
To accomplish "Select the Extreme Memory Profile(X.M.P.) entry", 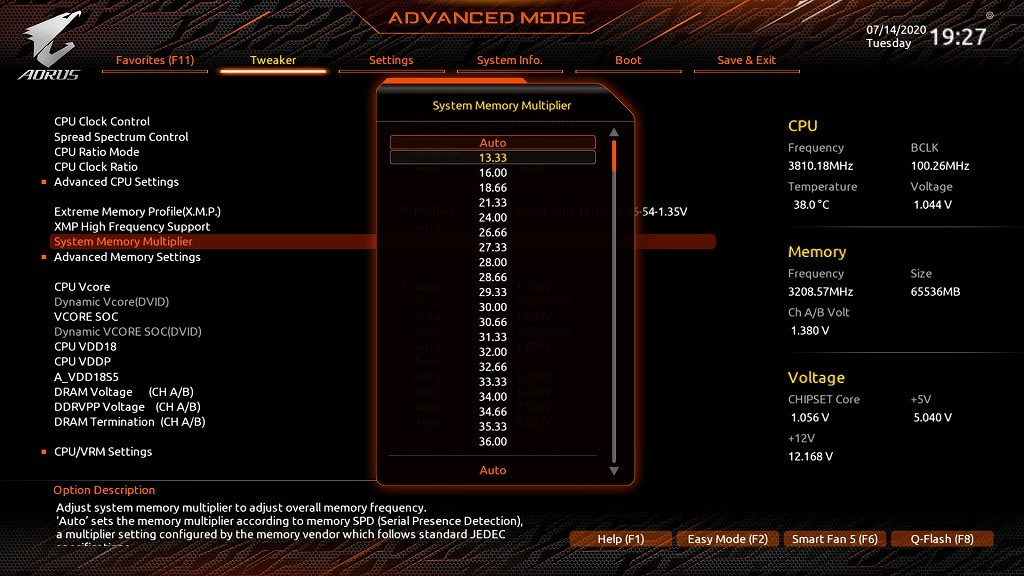I will [137, 212].
